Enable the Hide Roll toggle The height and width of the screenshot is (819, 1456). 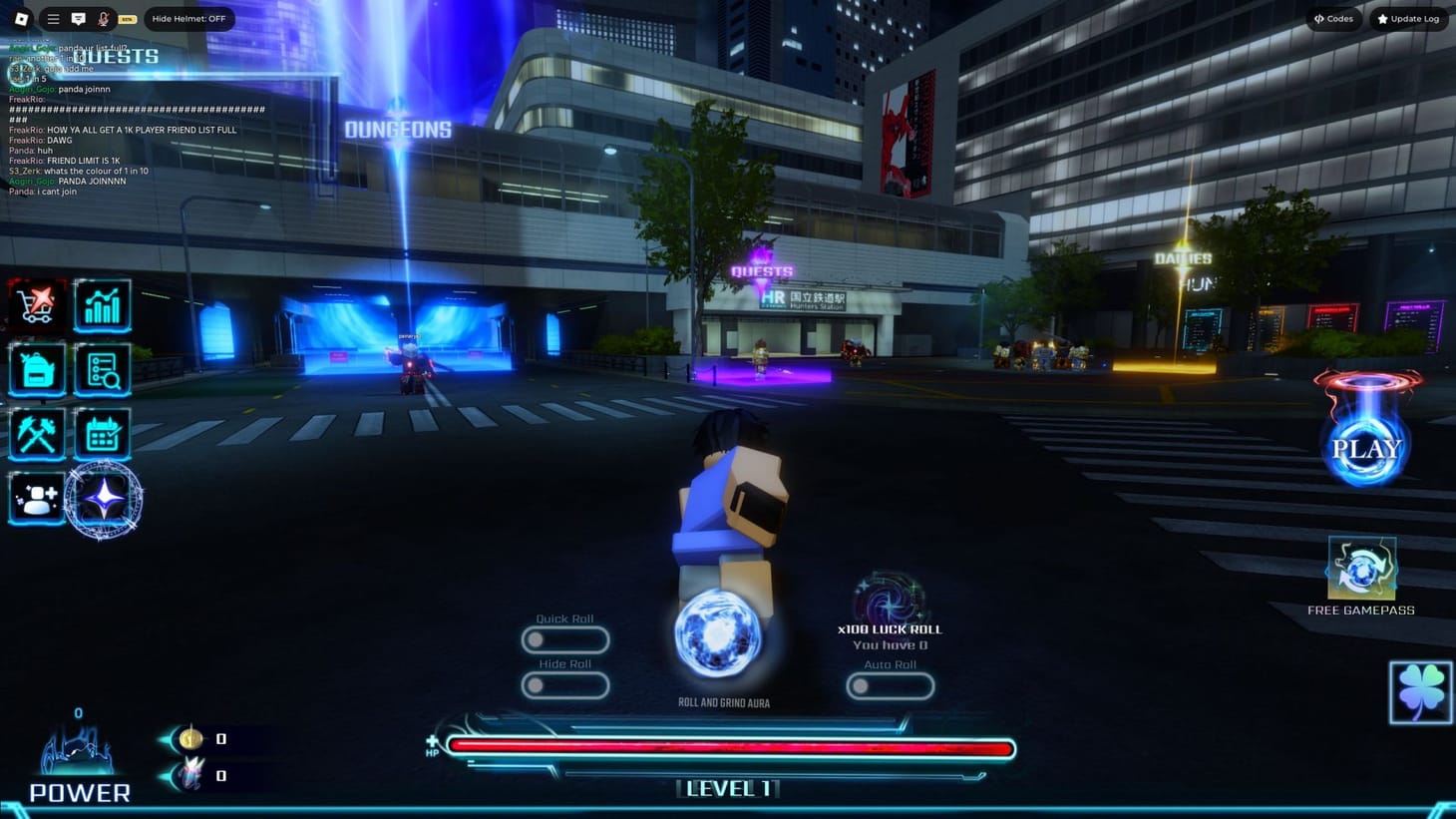565,685
